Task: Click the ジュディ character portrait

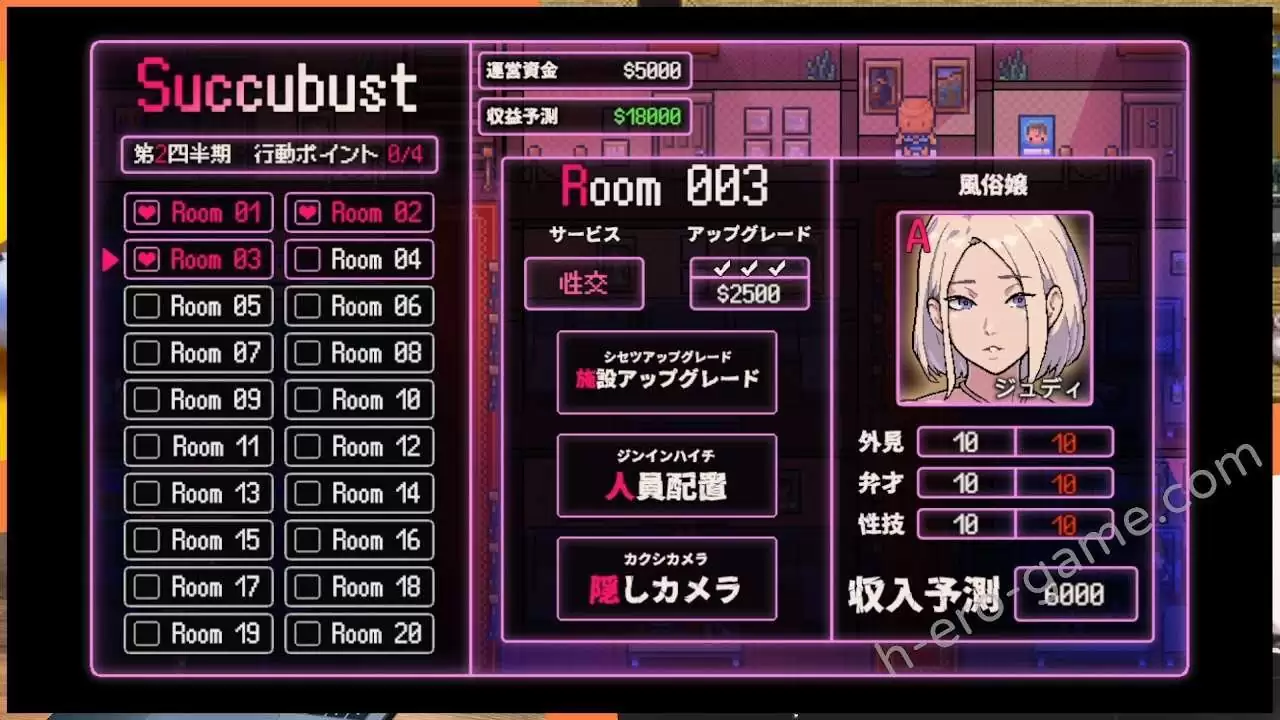Action: (x=994, y=308)
